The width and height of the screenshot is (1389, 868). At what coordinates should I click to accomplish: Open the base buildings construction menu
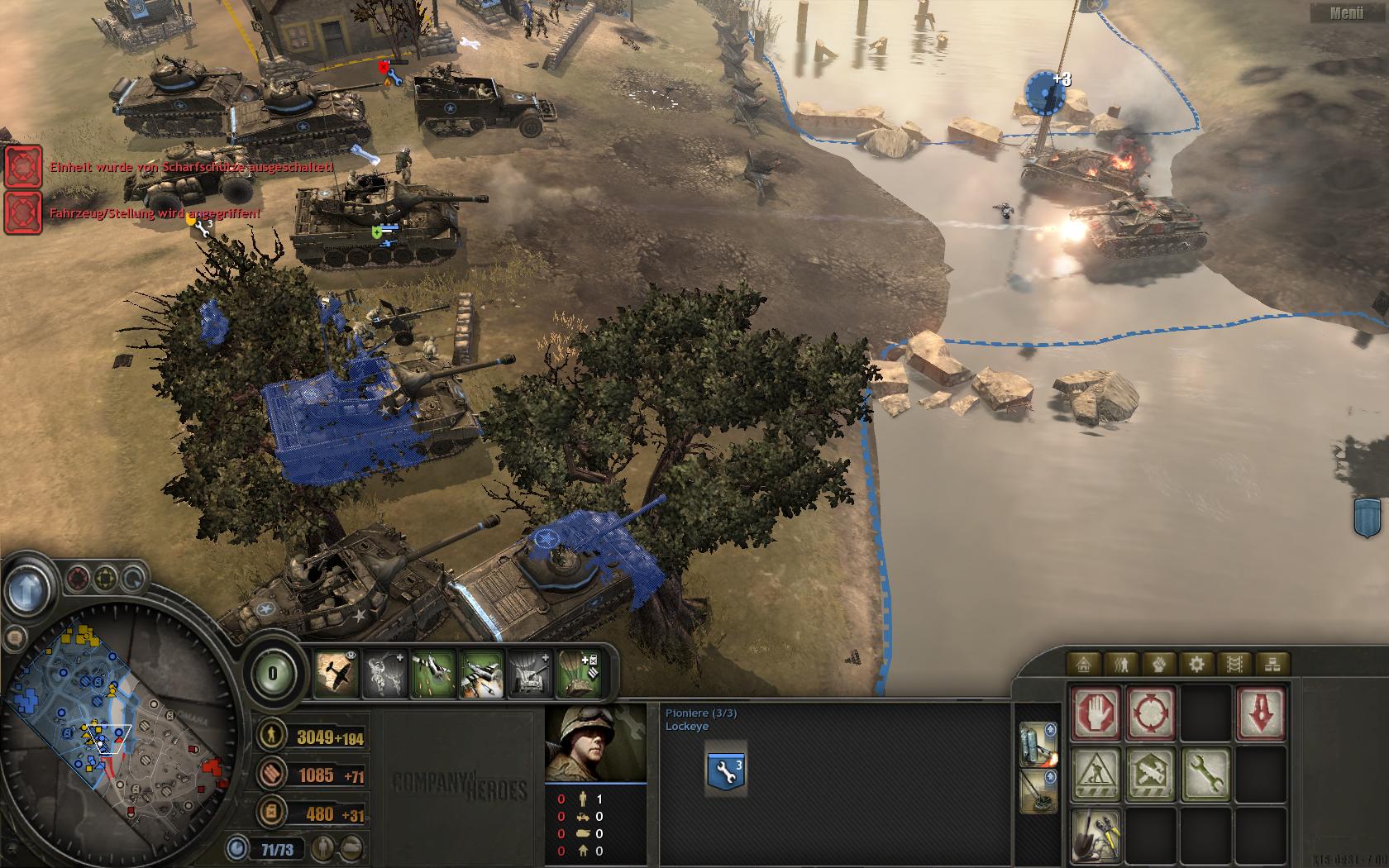(1151, 775)
